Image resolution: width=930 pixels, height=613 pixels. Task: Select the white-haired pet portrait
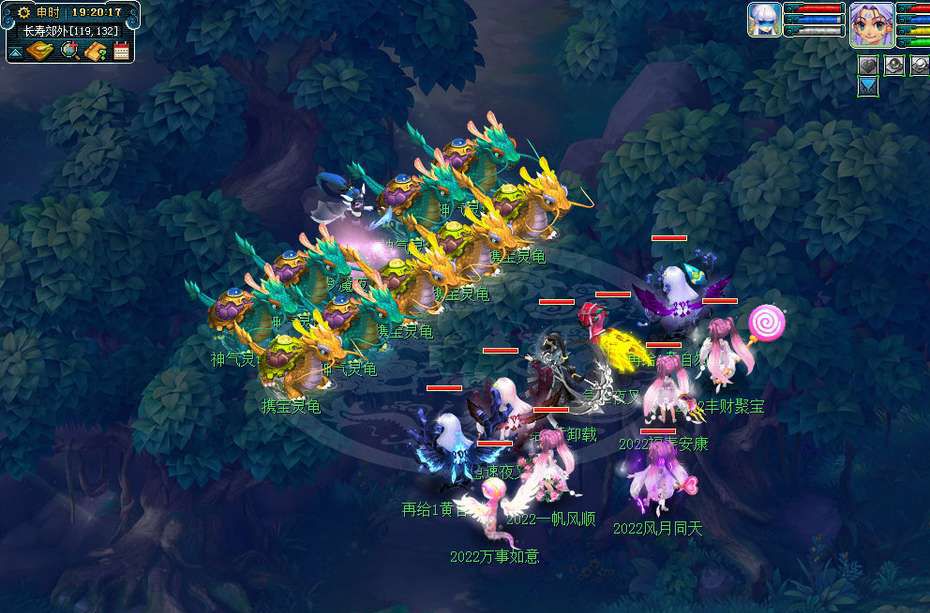[764, 20]
